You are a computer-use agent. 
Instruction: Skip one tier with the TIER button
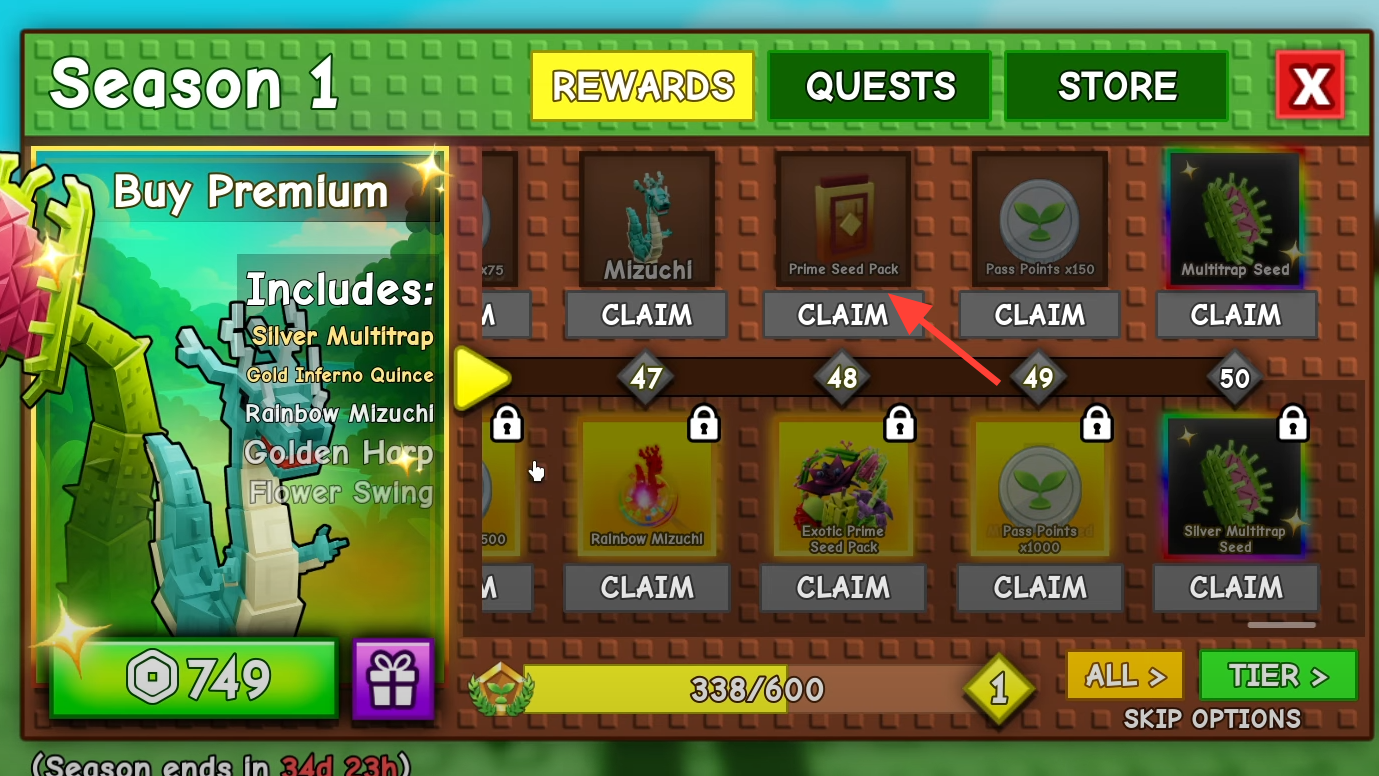click(1278, 676)
